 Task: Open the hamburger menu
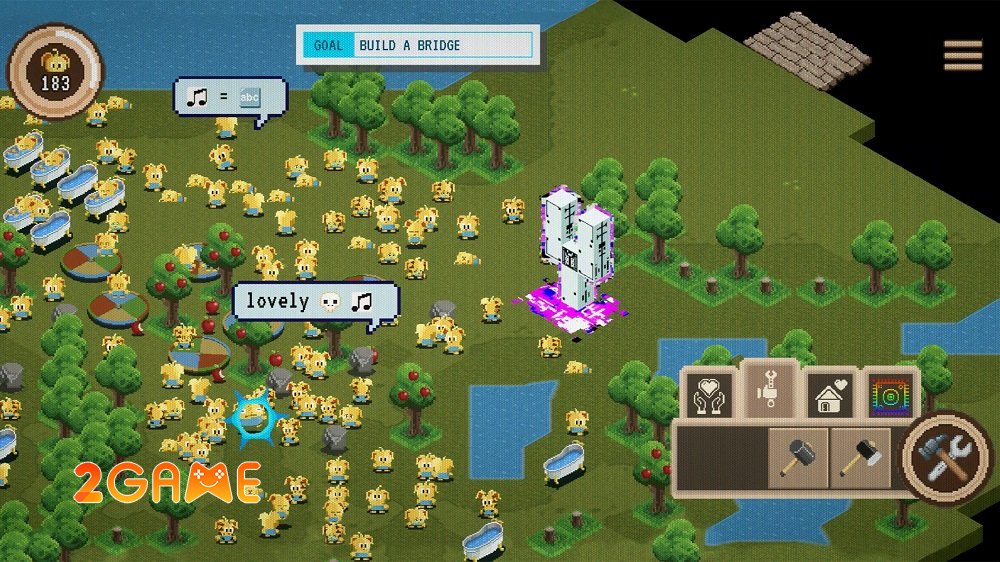tap(962, 55)
